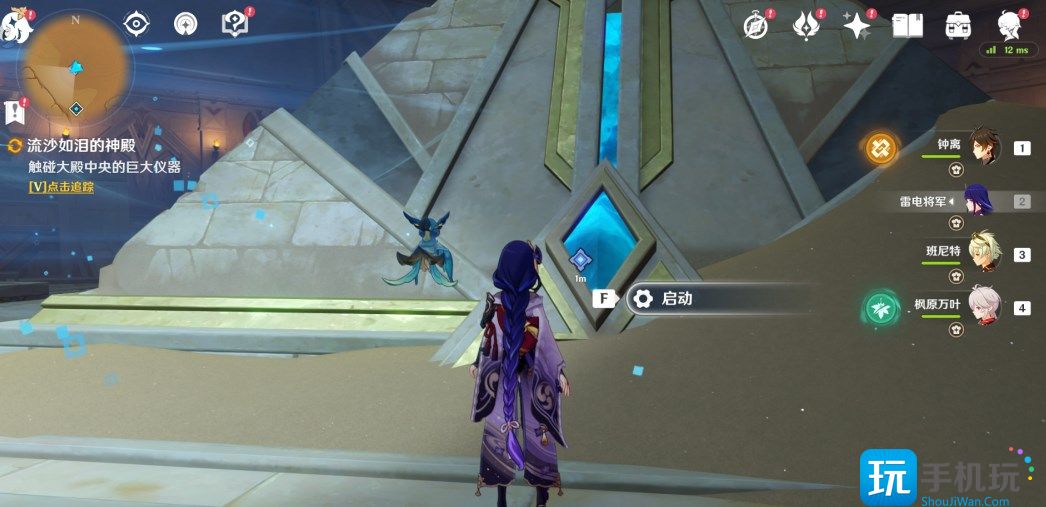Open the Wish star icon

[x=857, y=26]
